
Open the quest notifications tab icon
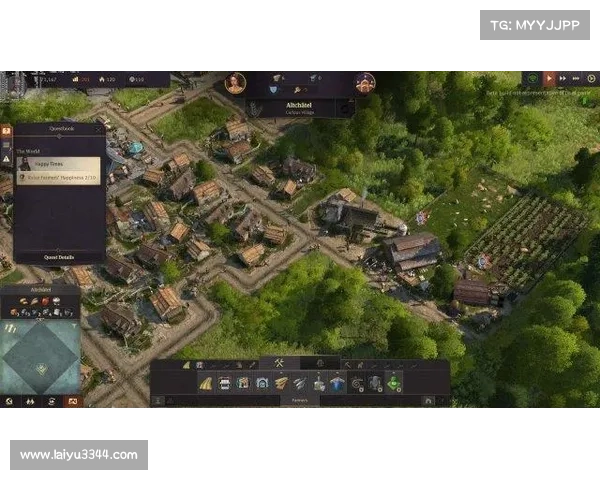point(6,131)
